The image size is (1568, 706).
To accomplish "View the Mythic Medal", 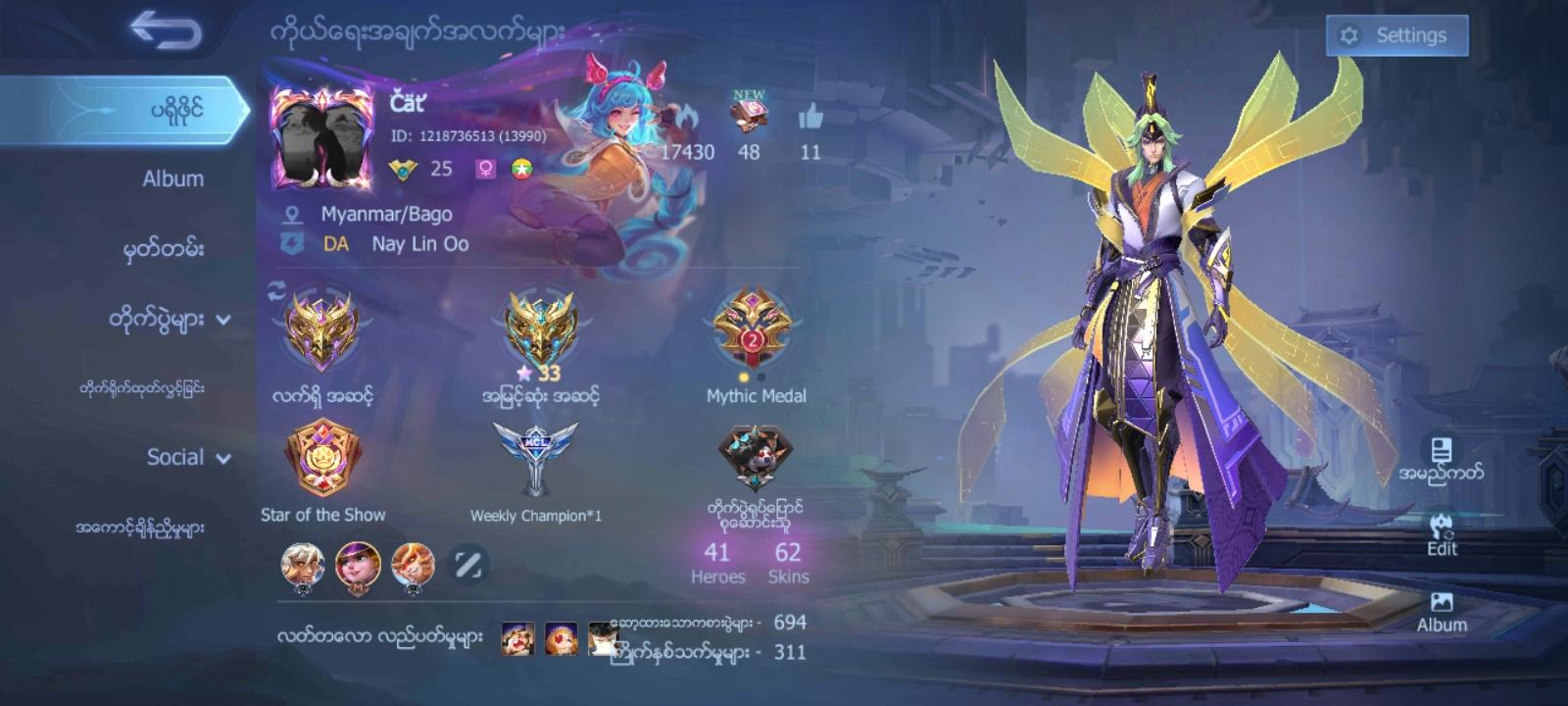I will pyautogui.click(x=755, y=328).
